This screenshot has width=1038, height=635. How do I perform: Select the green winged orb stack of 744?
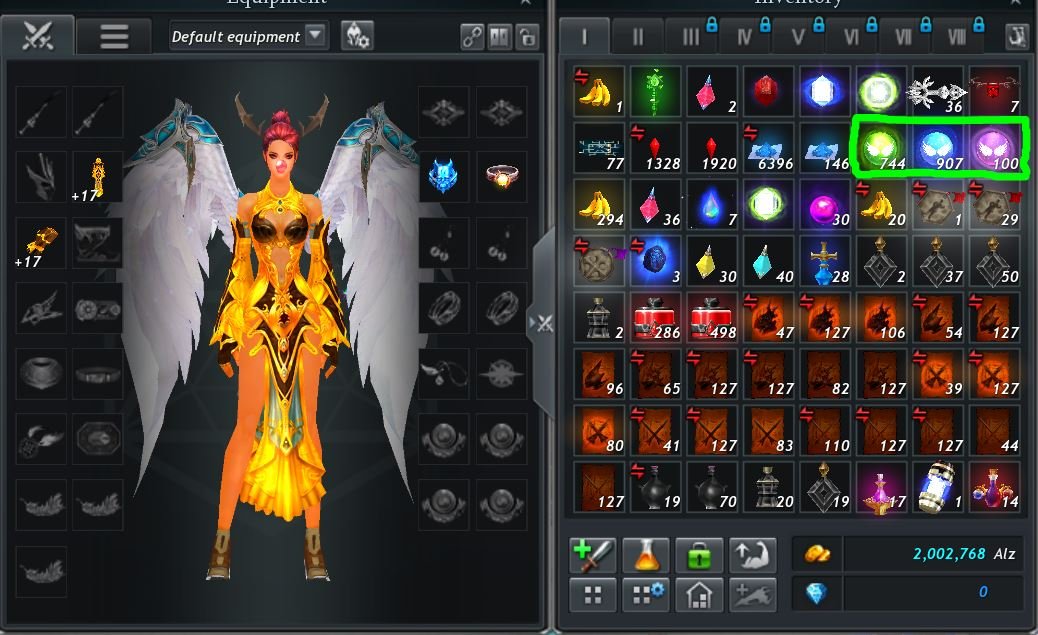(881, 149)
